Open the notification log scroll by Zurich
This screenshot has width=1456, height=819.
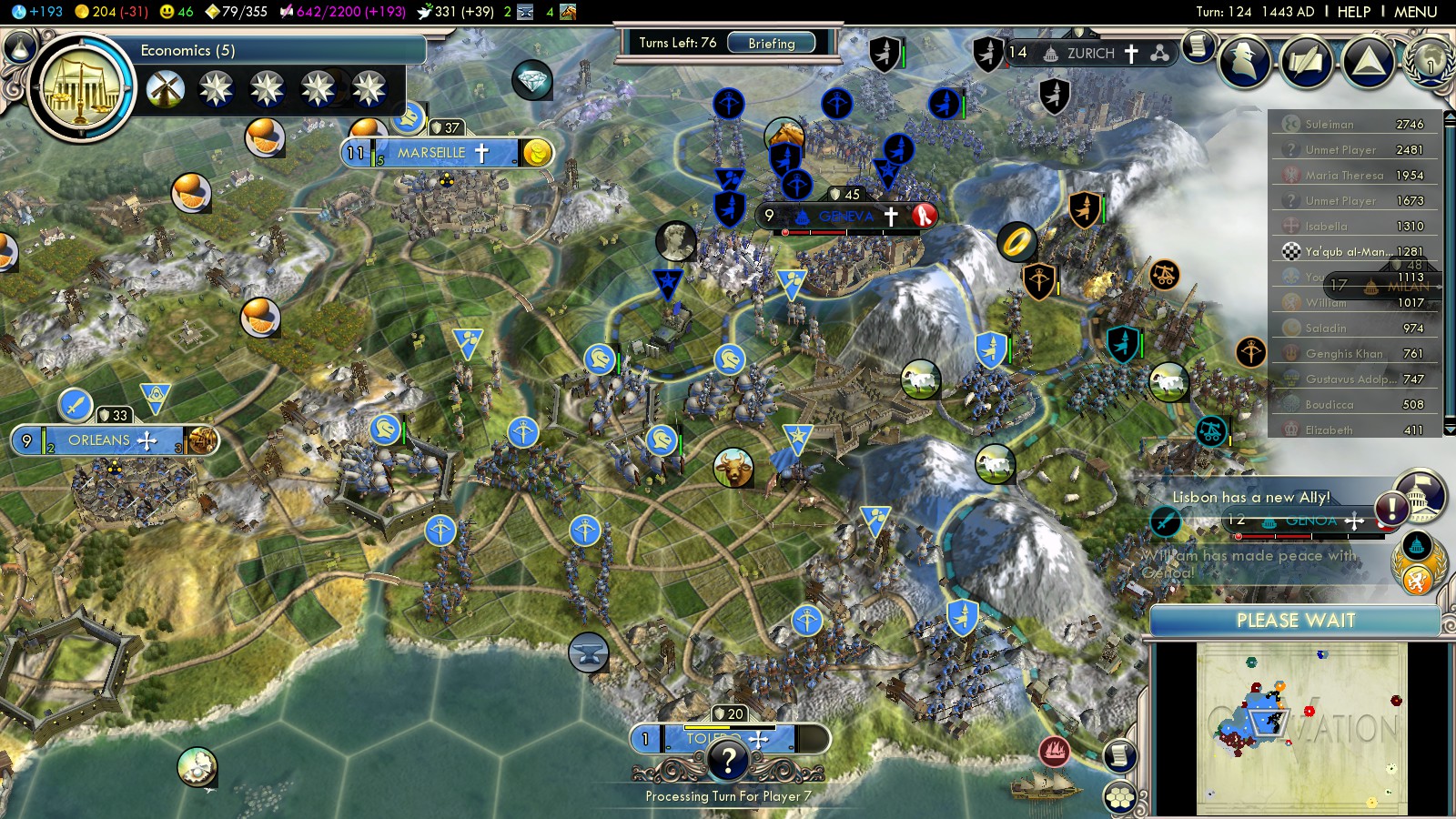[1199, 45]
